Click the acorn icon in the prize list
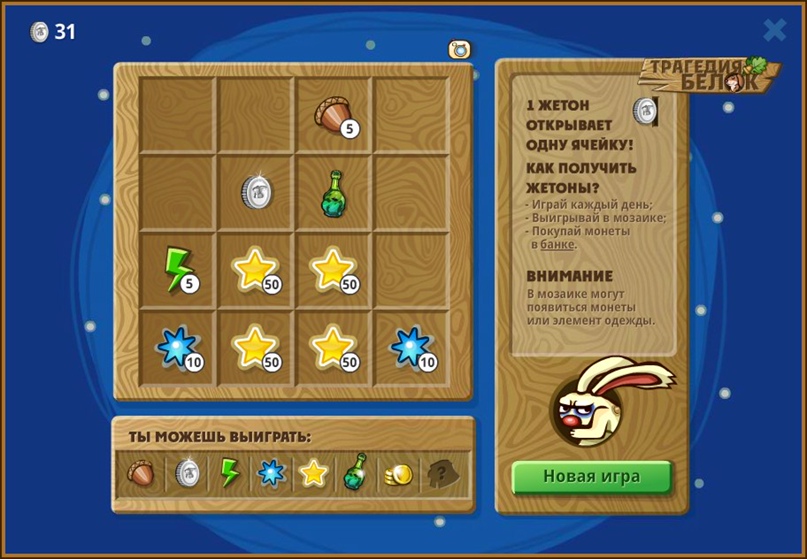The width and height of the screenshot is (807, 559). (x=142, y=472)
